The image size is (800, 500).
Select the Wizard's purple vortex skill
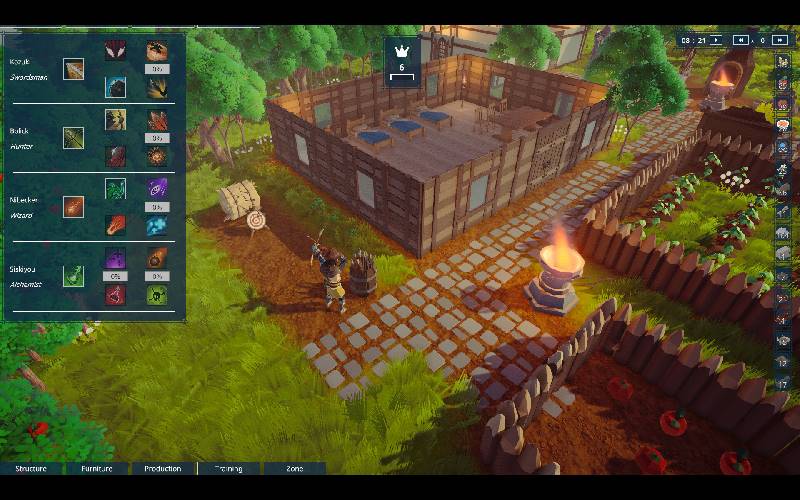click(157, 187)
